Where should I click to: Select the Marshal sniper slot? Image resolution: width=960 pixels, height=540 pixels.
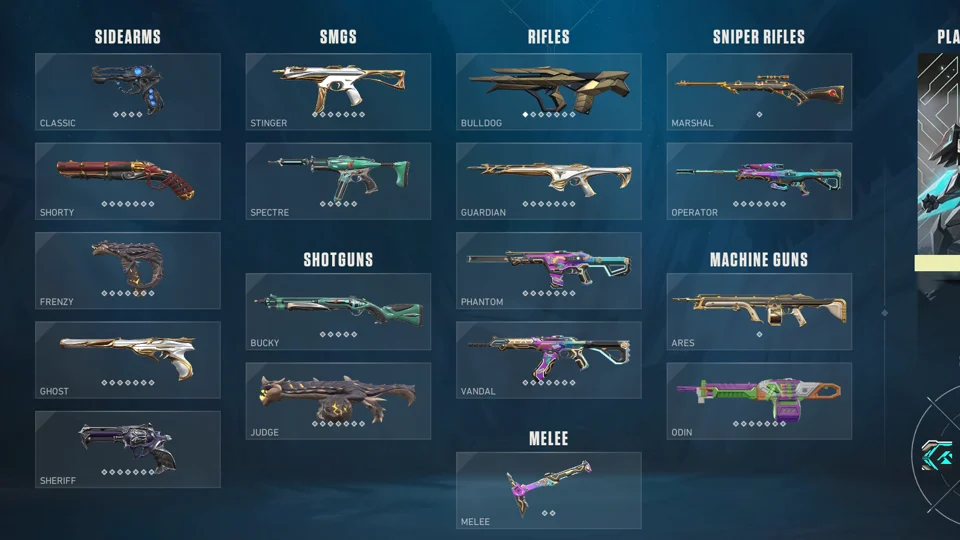tap(759, 92)
